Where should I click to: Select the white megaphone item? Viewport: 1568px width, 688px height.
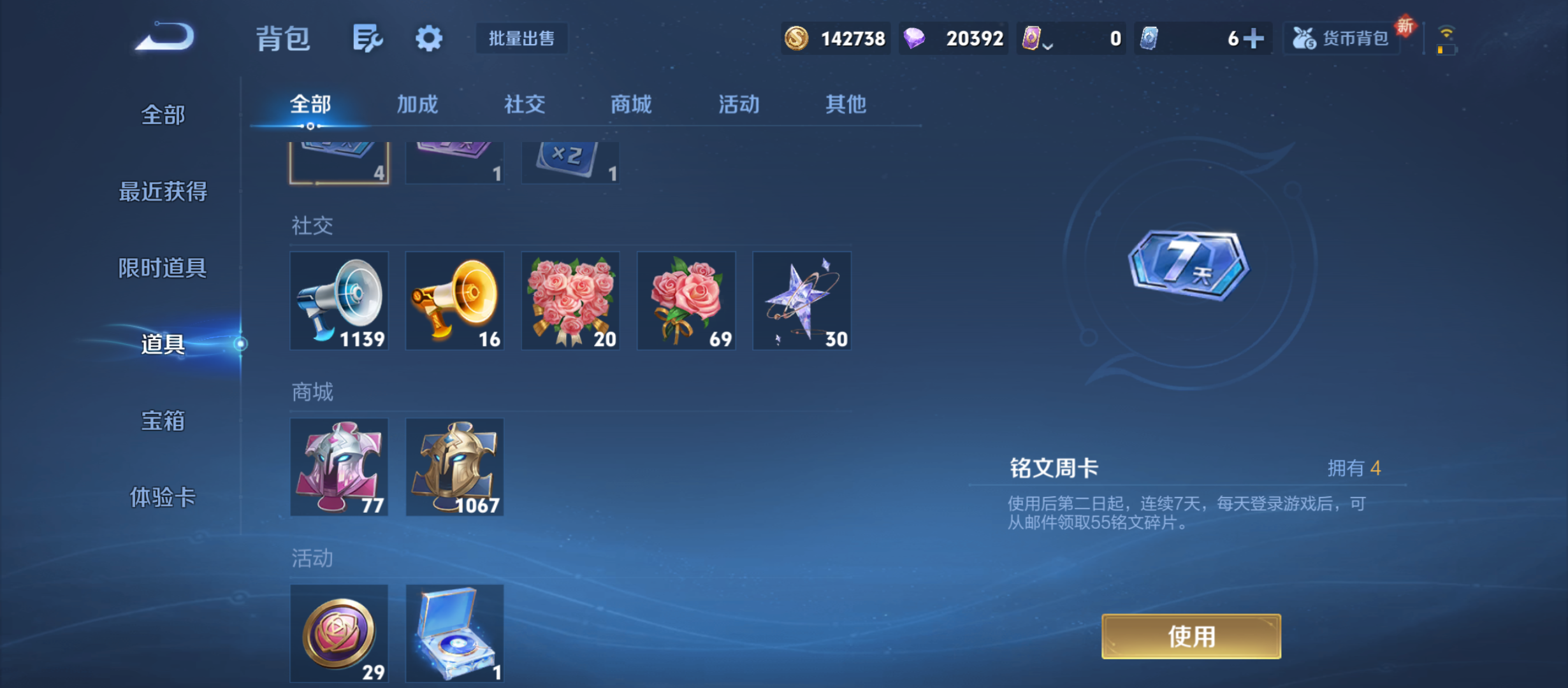click(339, 301)
